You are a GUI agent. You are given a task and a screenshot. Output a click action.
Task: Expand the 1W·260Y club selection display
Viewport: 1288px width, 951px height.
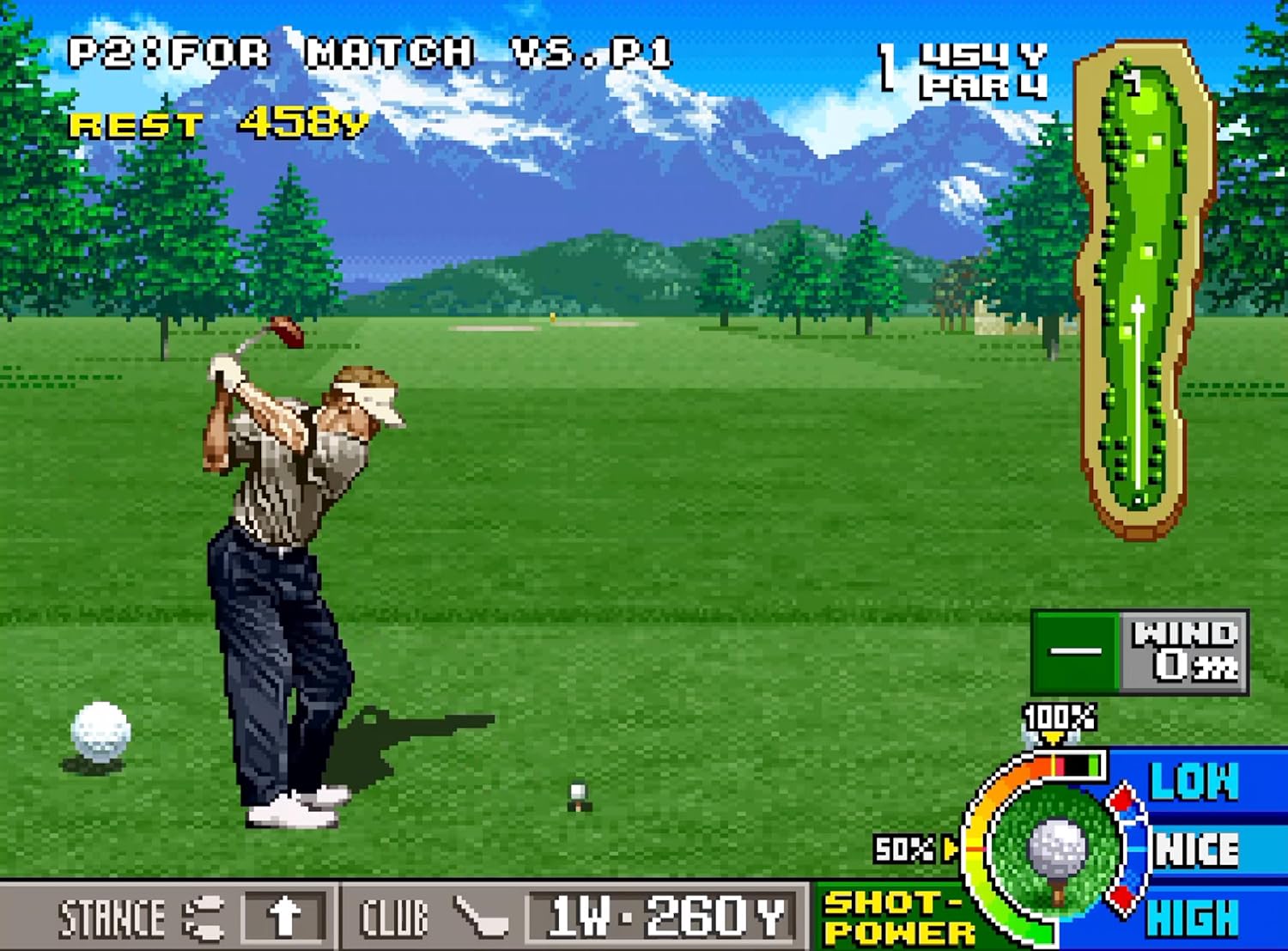point(661,916)
